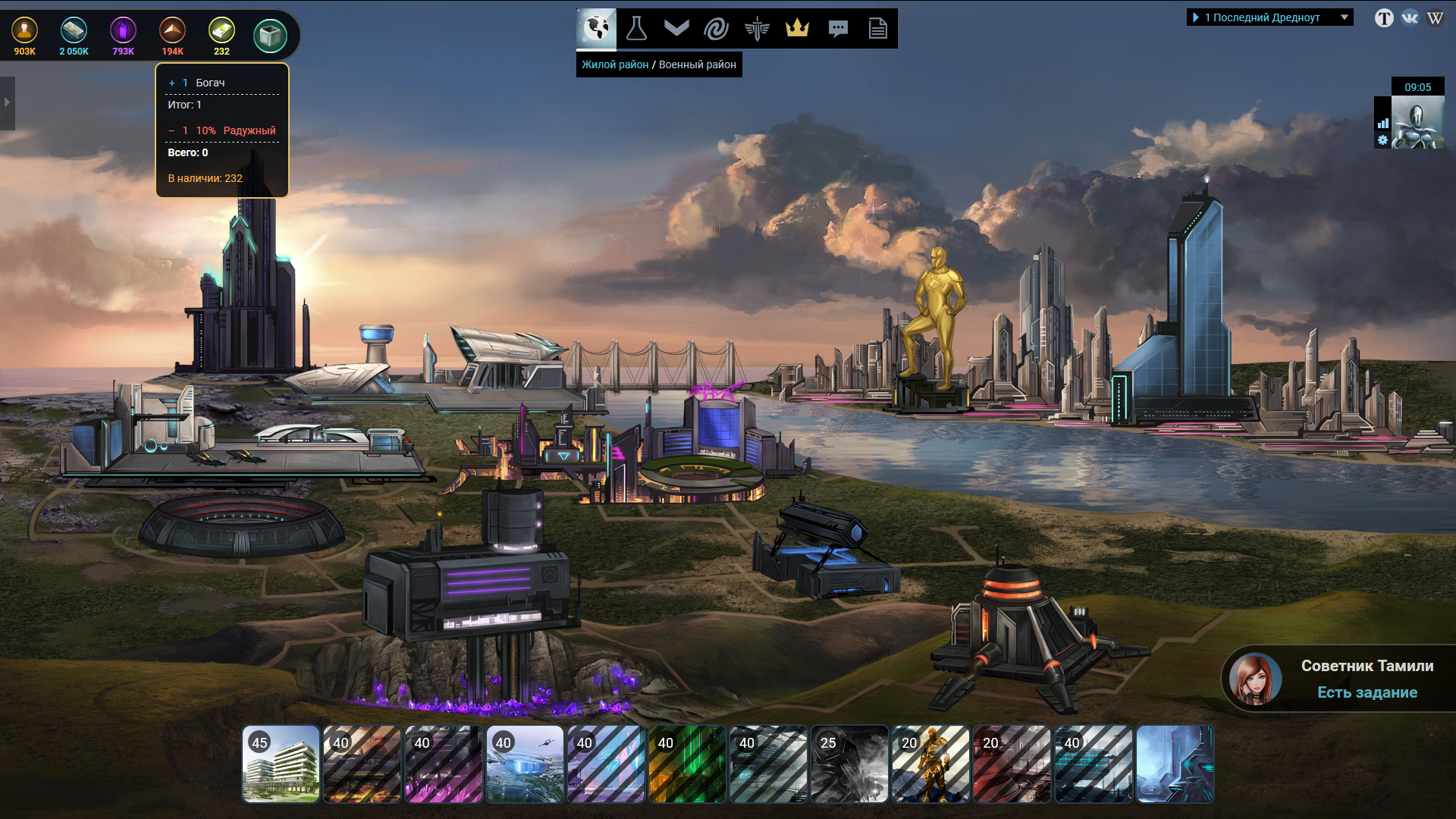Open the planet globe tab
Viewport: 1456px width, 819px height.
coord(597,29)
